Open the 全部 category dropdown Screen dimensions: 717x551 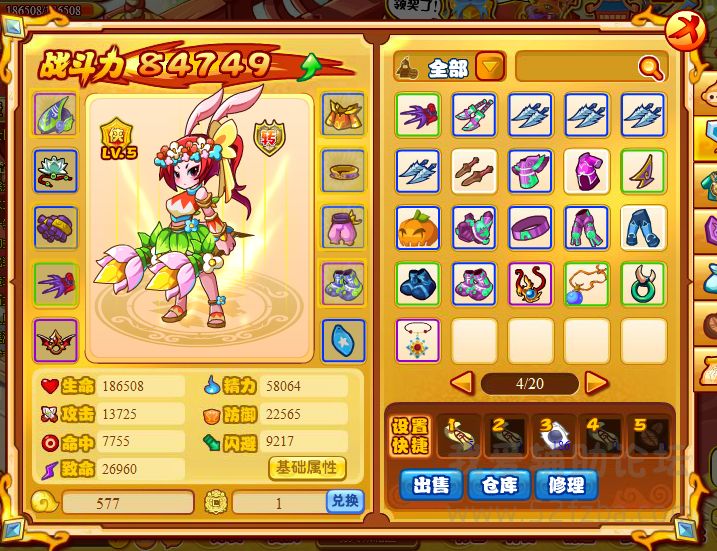pyautogui.click(x=489, y=68)
